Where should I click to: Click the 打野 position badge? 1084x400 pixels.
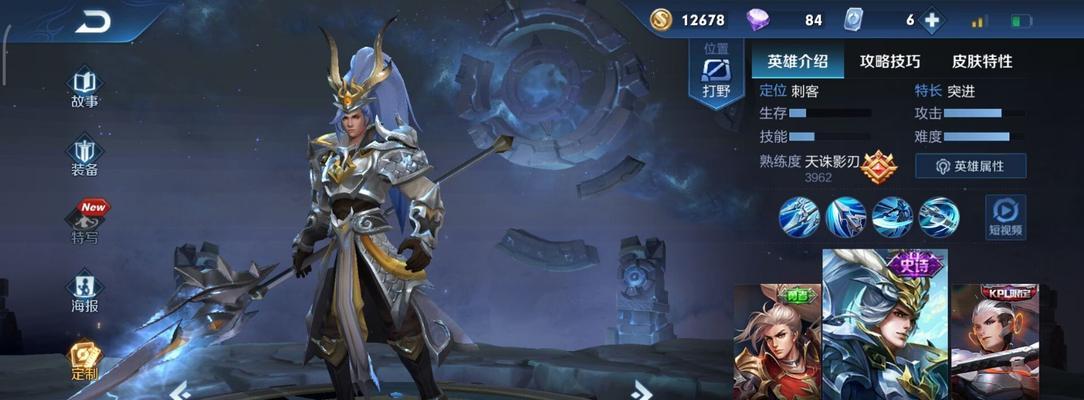(716, 75)
